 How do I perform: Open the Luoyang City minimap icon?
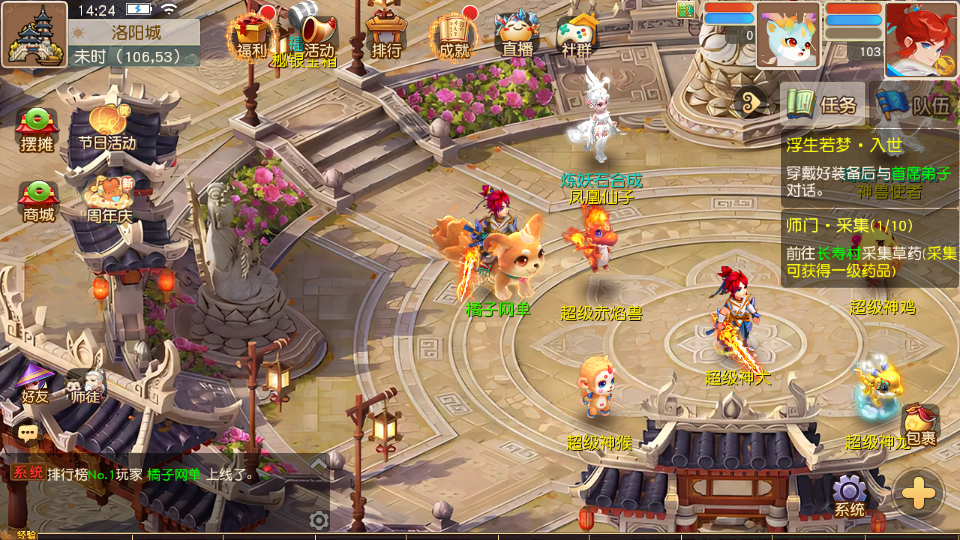34,34
